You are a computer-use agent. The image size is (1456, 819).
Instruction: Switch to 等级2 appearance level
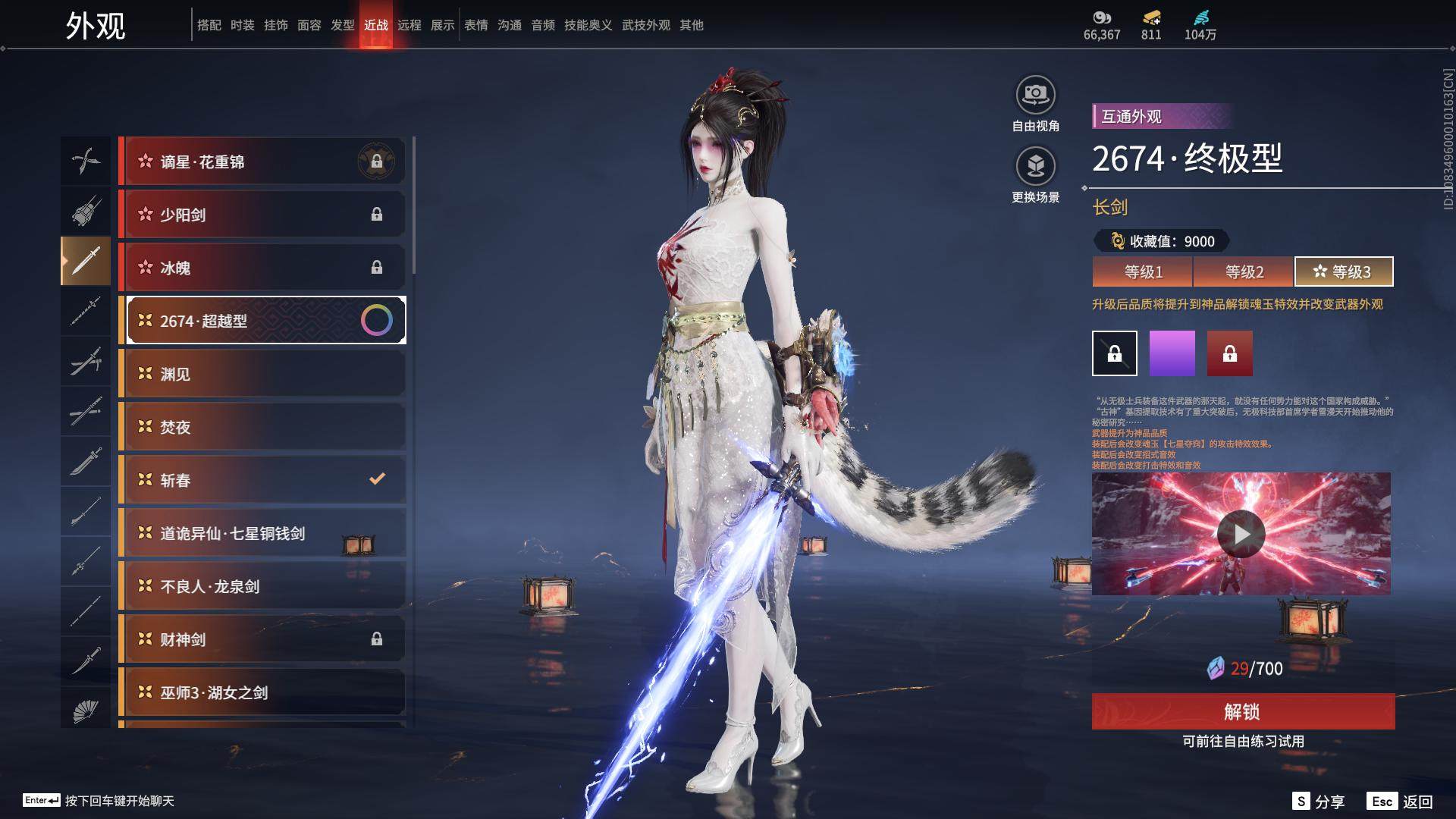point(1244,271)
